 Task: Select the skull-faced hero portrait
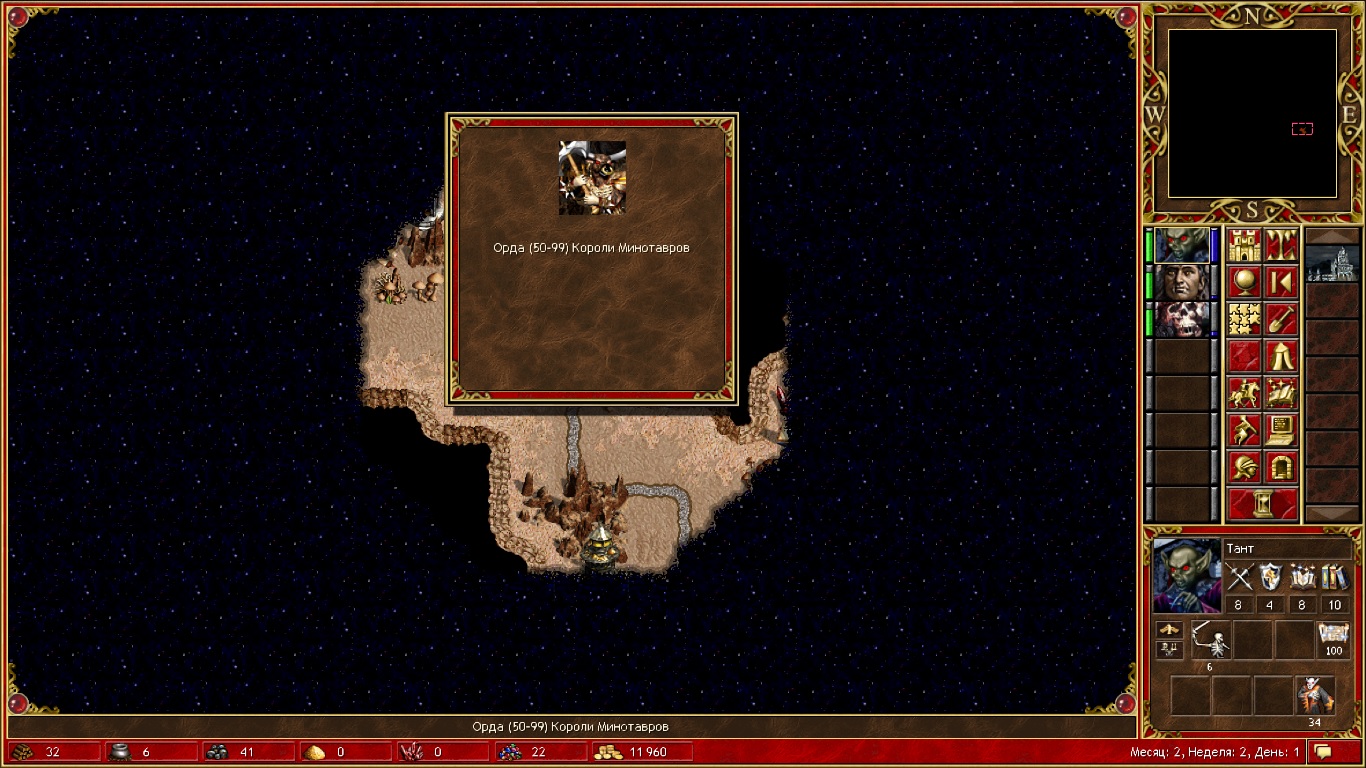(1181, 319)
